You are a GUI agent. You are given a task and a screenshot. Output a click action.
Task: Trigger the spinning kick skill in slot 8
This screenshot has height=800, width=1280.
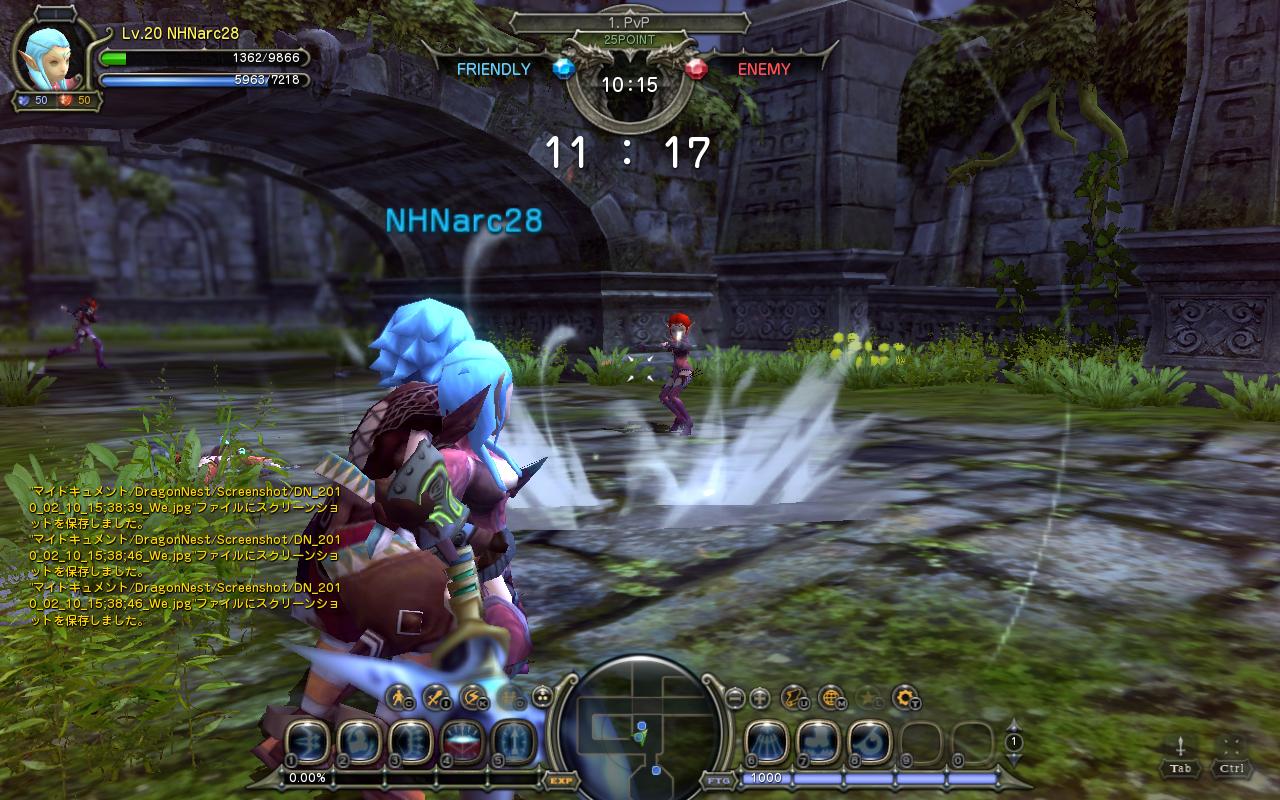point(870,742)
